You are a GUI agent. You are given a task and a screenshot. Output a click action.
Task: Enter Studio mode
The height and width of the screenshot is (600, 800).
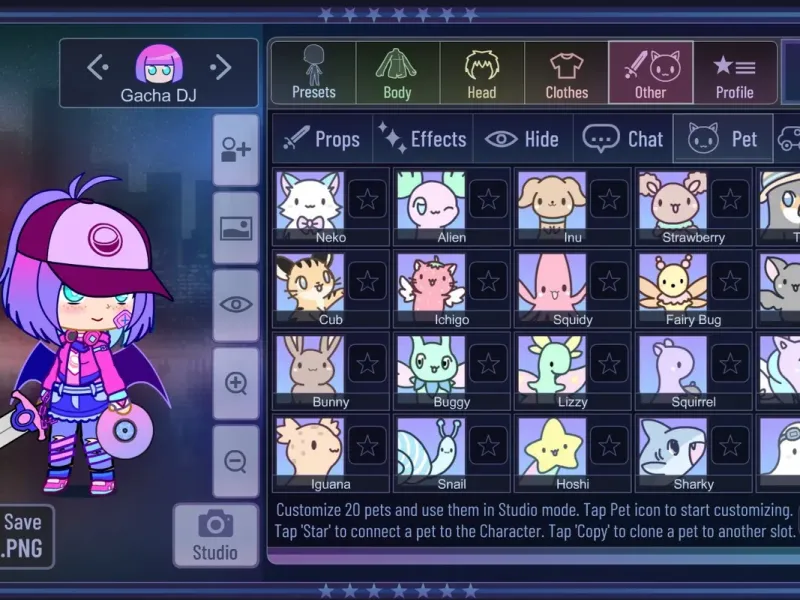pyautogui.click(x=215, y=535)
